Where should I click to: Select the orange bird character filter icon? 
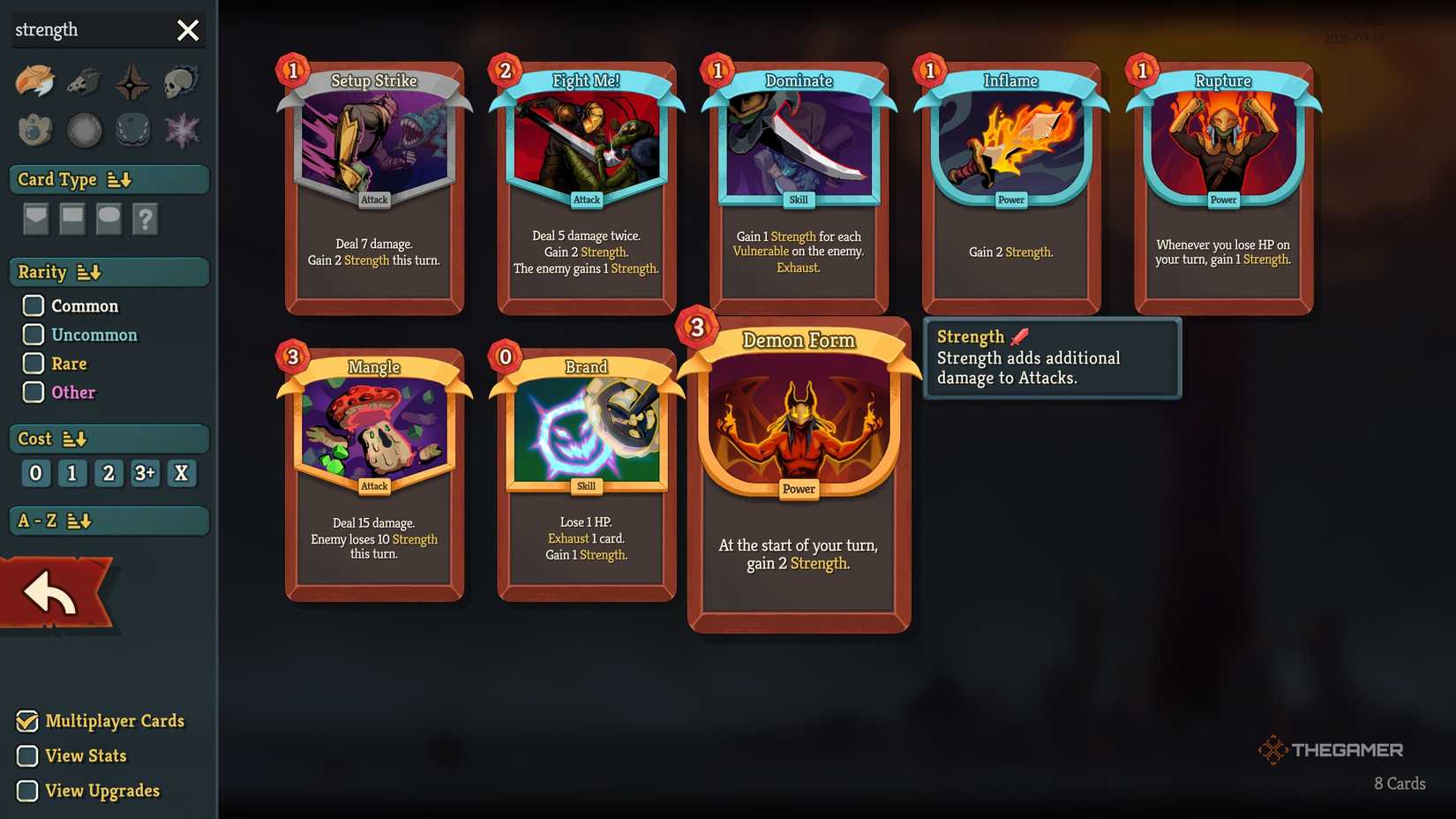click(35, 80)
